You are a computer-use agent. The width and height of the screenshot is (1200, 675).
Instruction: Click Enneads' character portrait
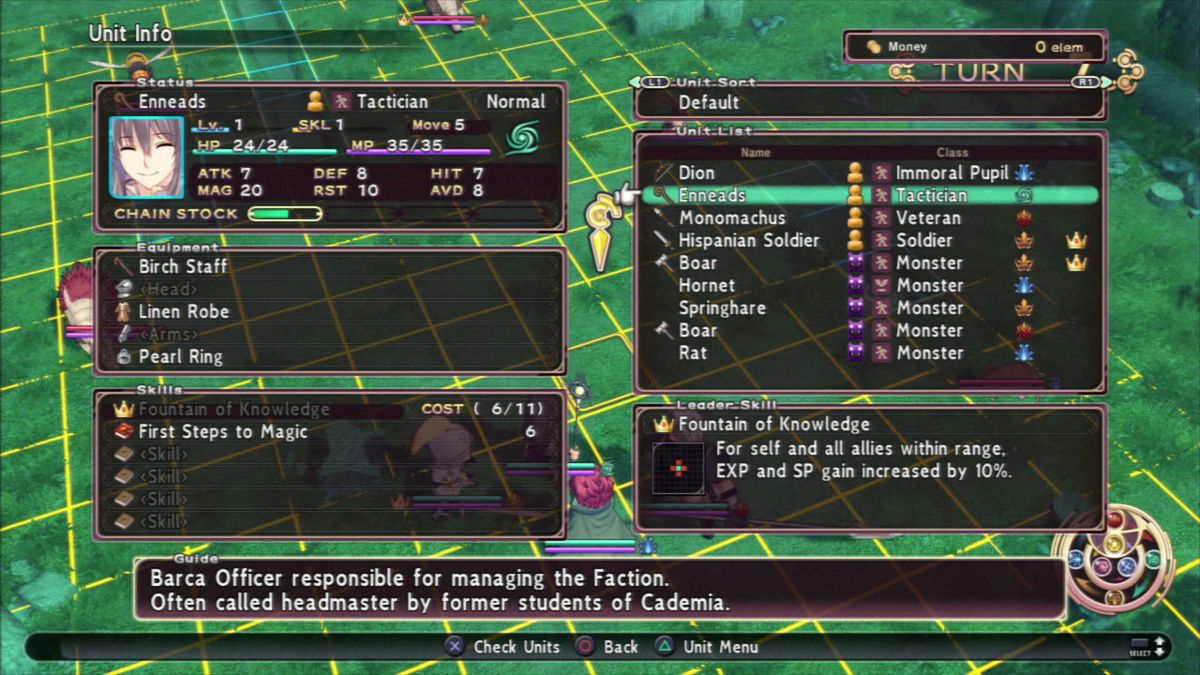(x=147, y=157)
